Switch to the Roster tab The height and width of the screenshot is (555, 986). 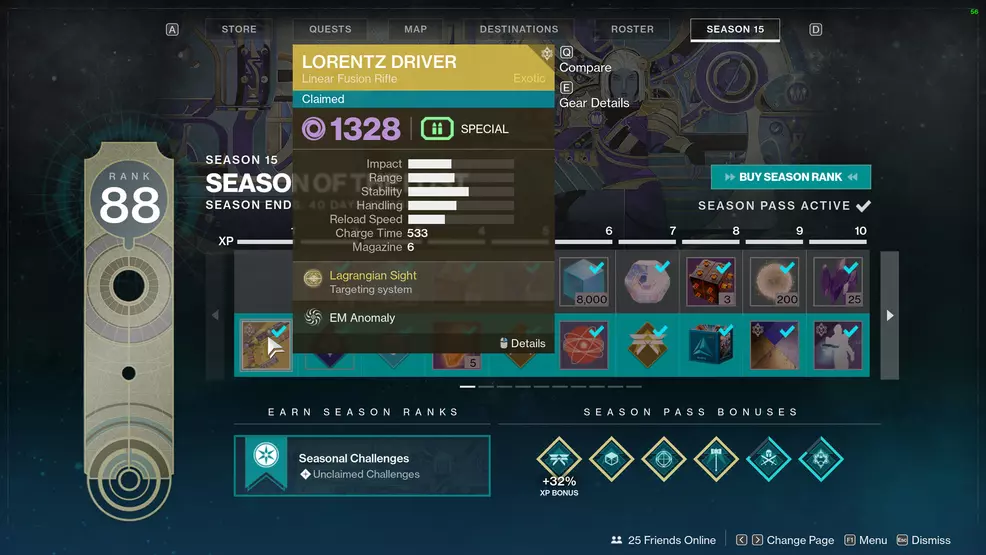coord(632,30)
